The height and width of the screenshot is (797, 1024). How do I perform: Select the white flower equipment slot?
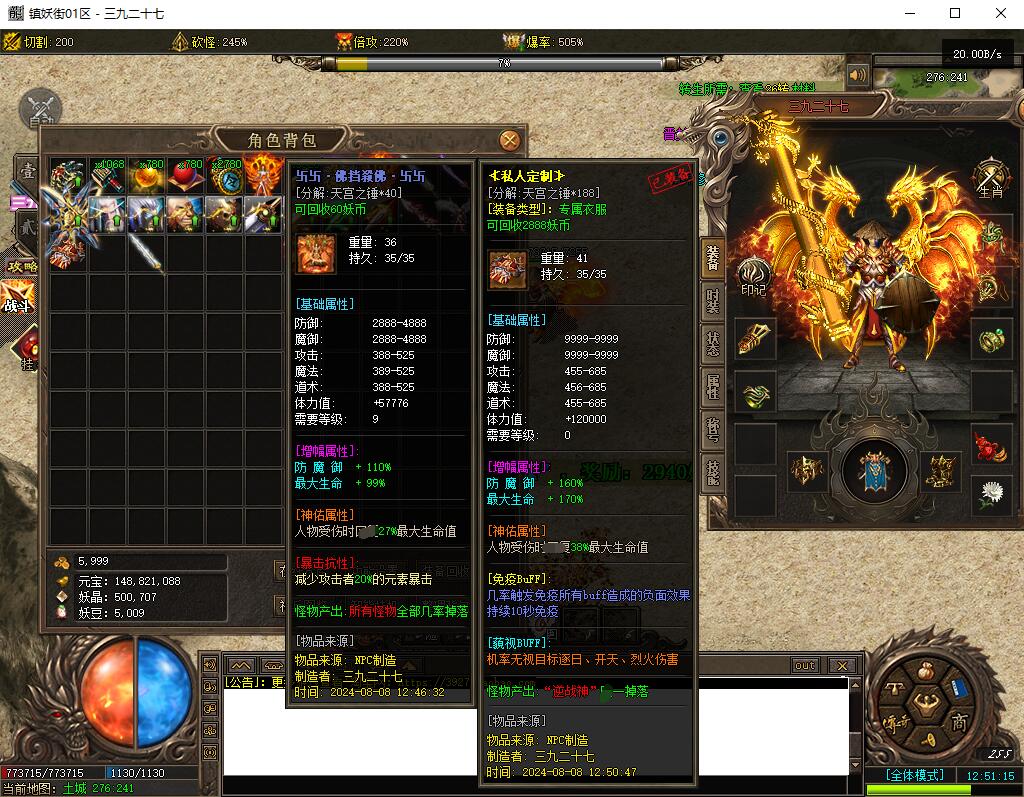(x=991, y=493)
